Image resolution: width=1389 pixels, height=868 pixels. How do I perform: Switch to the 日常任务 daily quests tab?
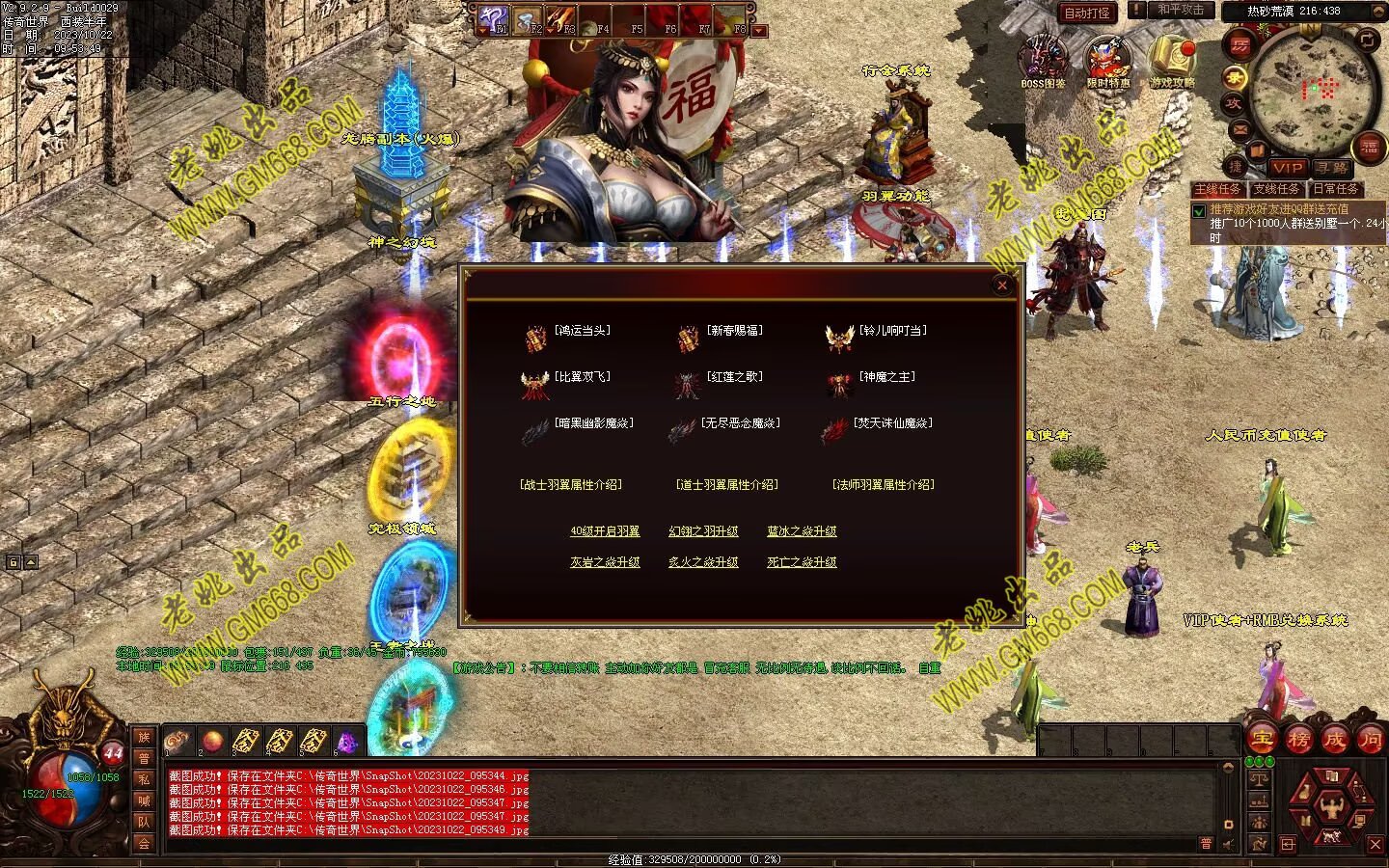[1335, 189]
